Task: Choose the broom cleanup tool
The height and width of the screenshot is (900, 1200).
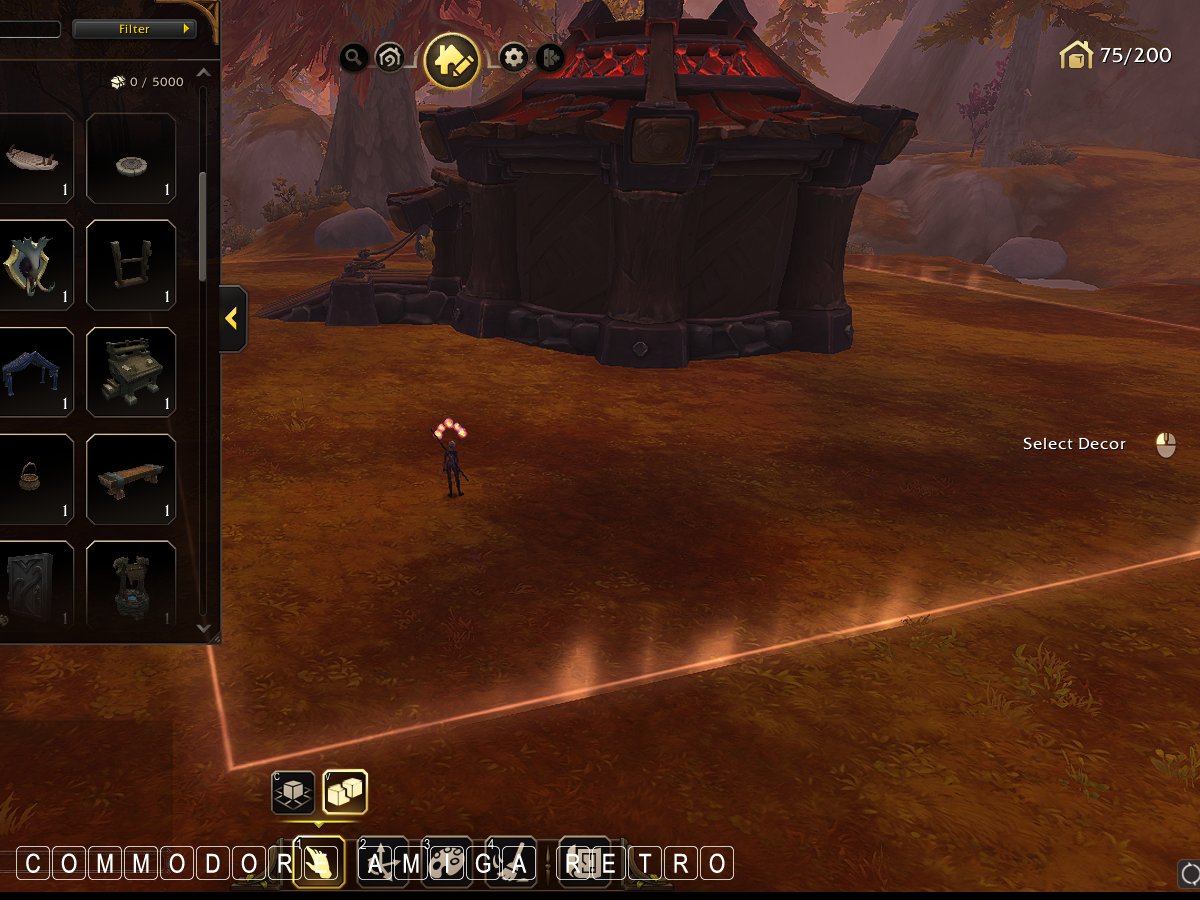Action: coord(511,862)
